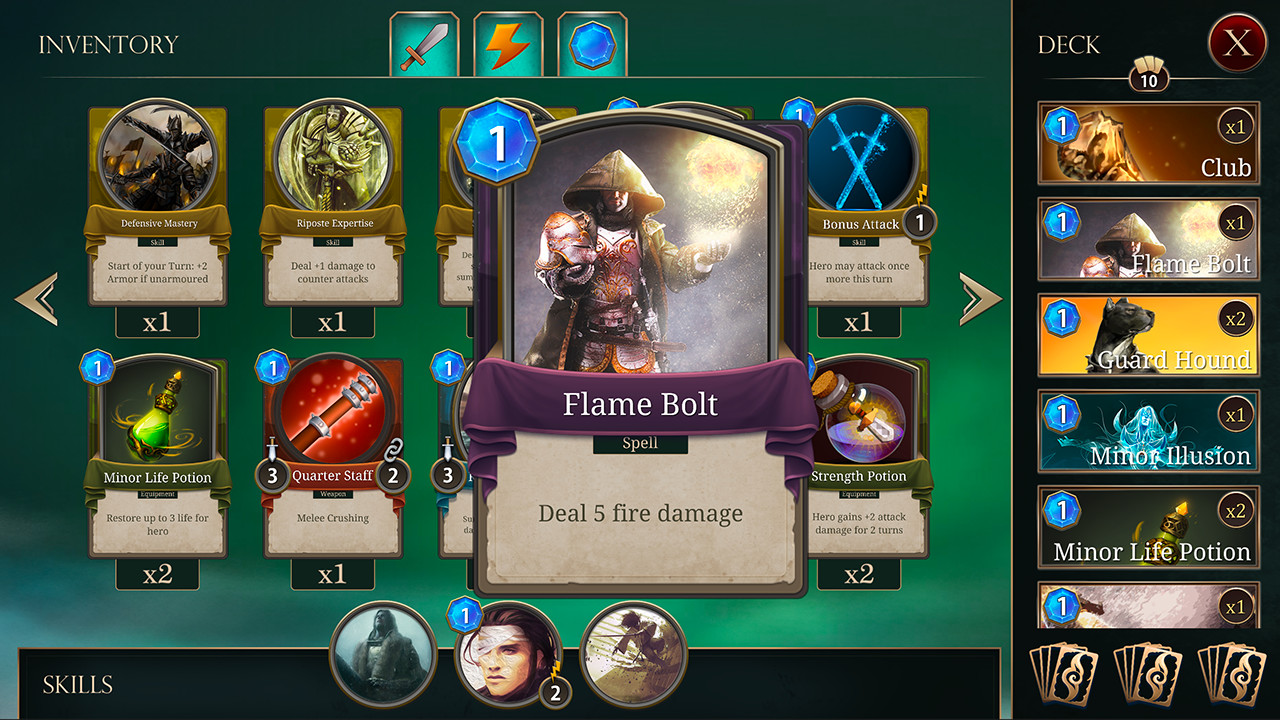Expand the SKILLS section
1280x720 pixels.
[75, 685]
